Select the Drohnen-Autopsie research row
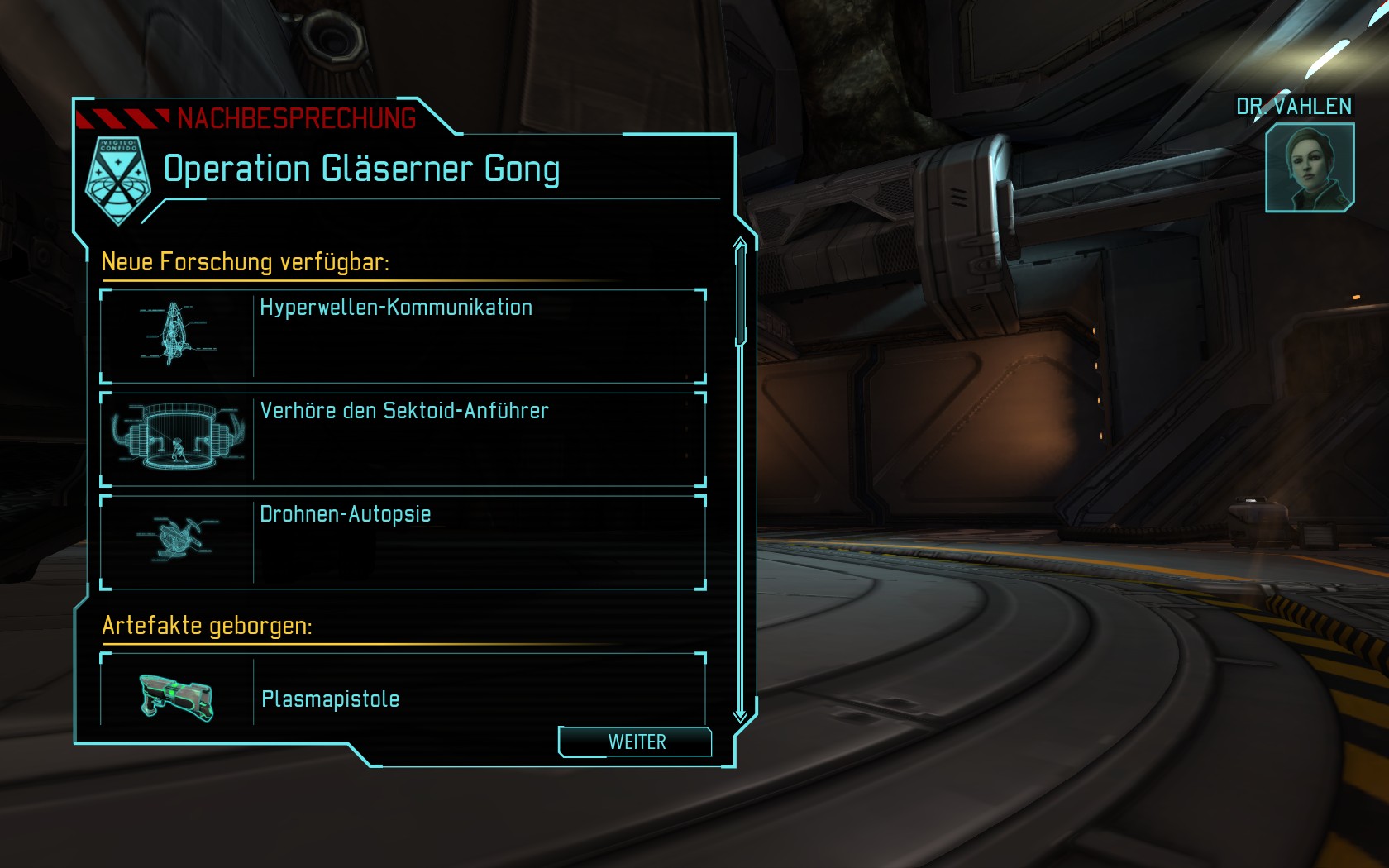The height and width of the screenshot is (868, 1389). (403, 542)
